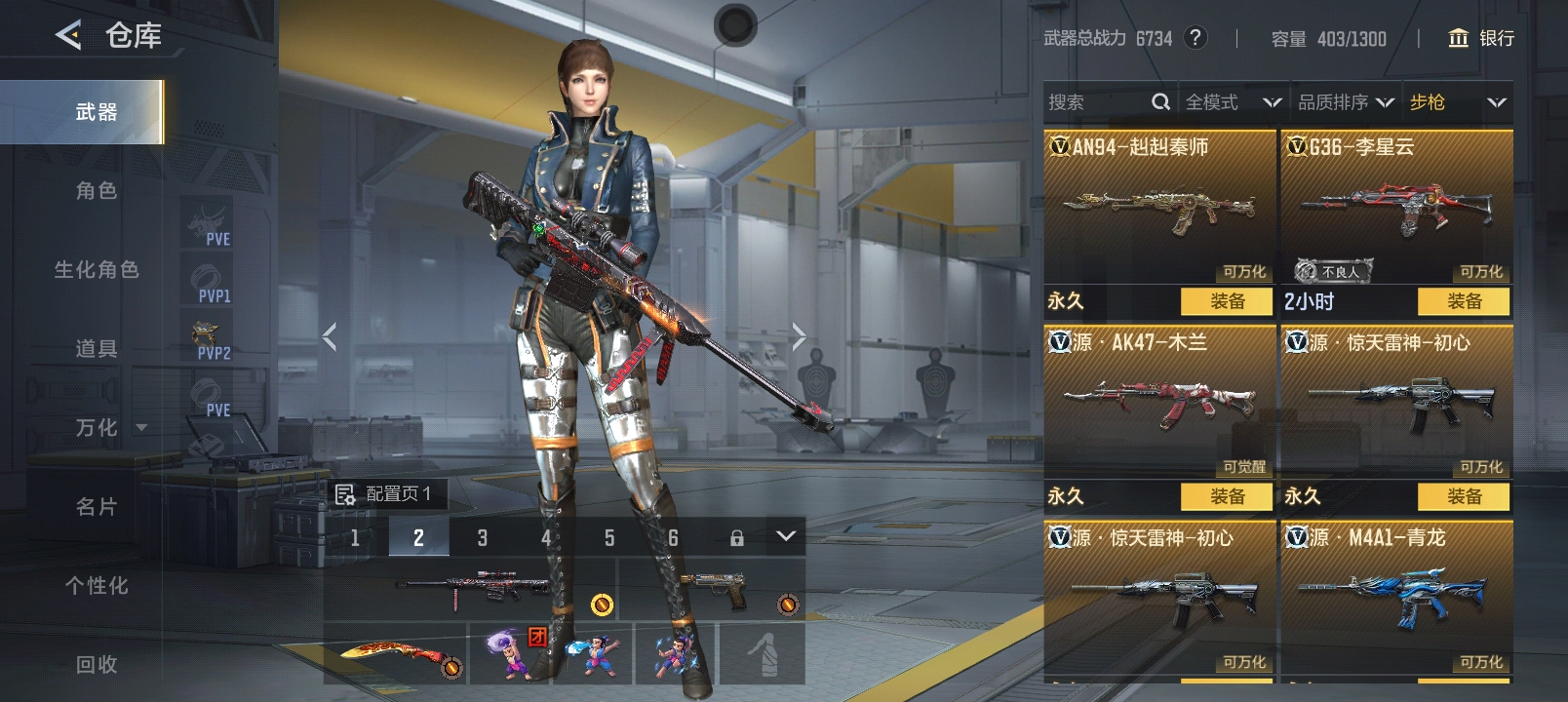Click the weapon 搜索 search field
This screenshot has width=1568, height=702.
(x=1097, y=102)
